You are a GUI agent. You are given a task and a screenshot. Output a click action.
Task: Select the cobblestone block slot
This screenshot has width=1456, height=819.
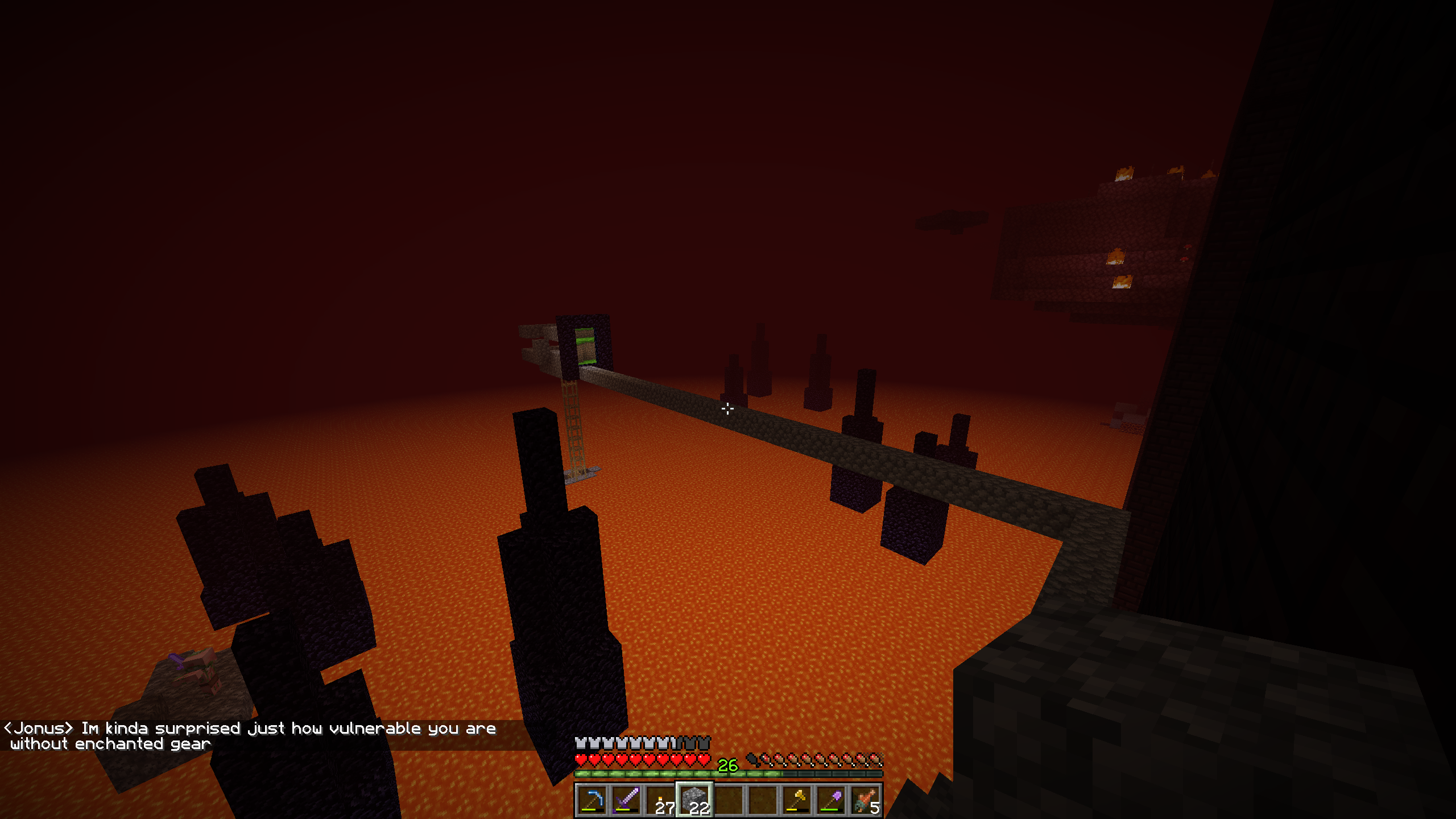coord(694,801)
